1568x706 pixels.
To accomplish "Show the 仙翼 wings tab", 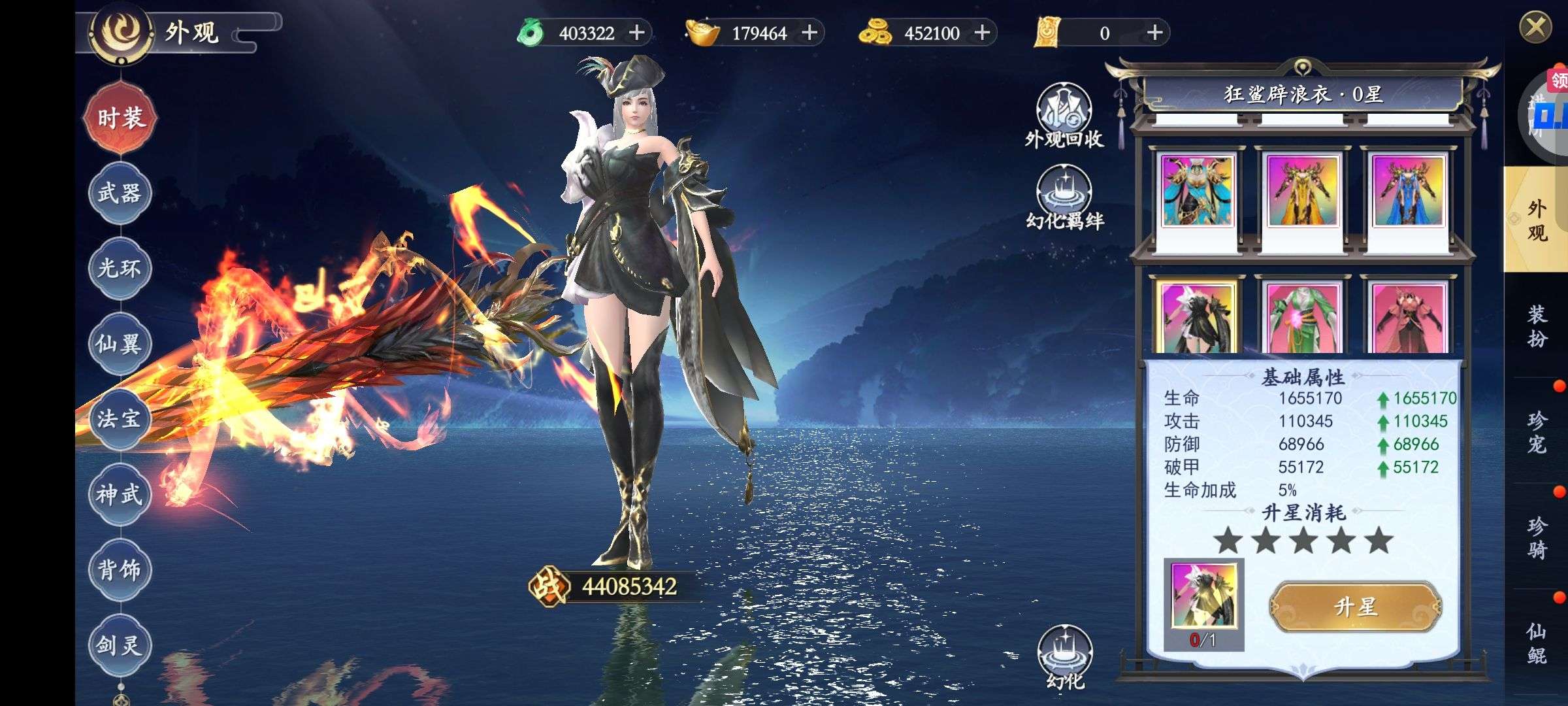I will 120,344.
